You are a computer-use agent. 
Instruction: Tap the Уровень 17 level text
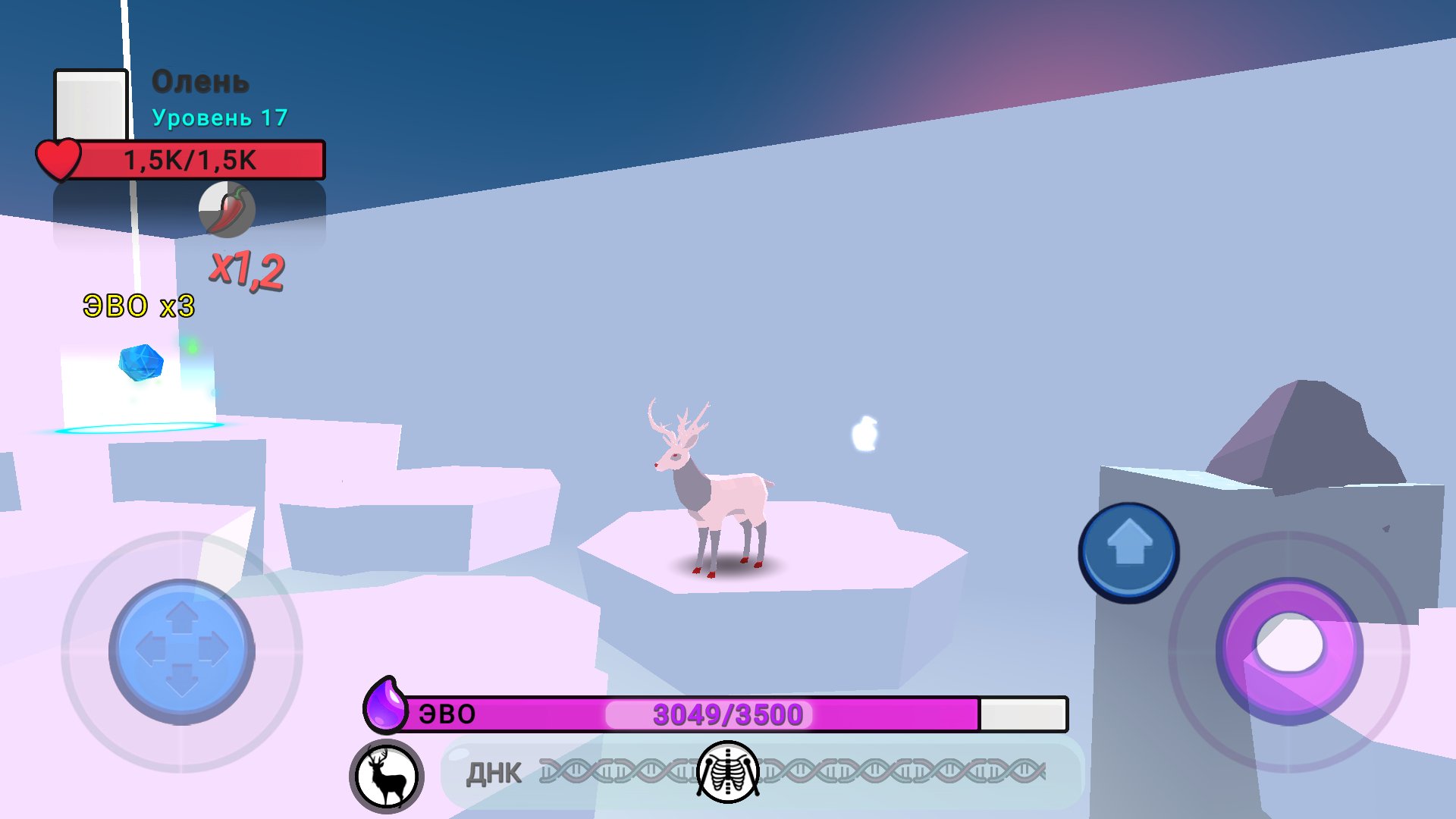pyautogui.click(x=220, y=118)
